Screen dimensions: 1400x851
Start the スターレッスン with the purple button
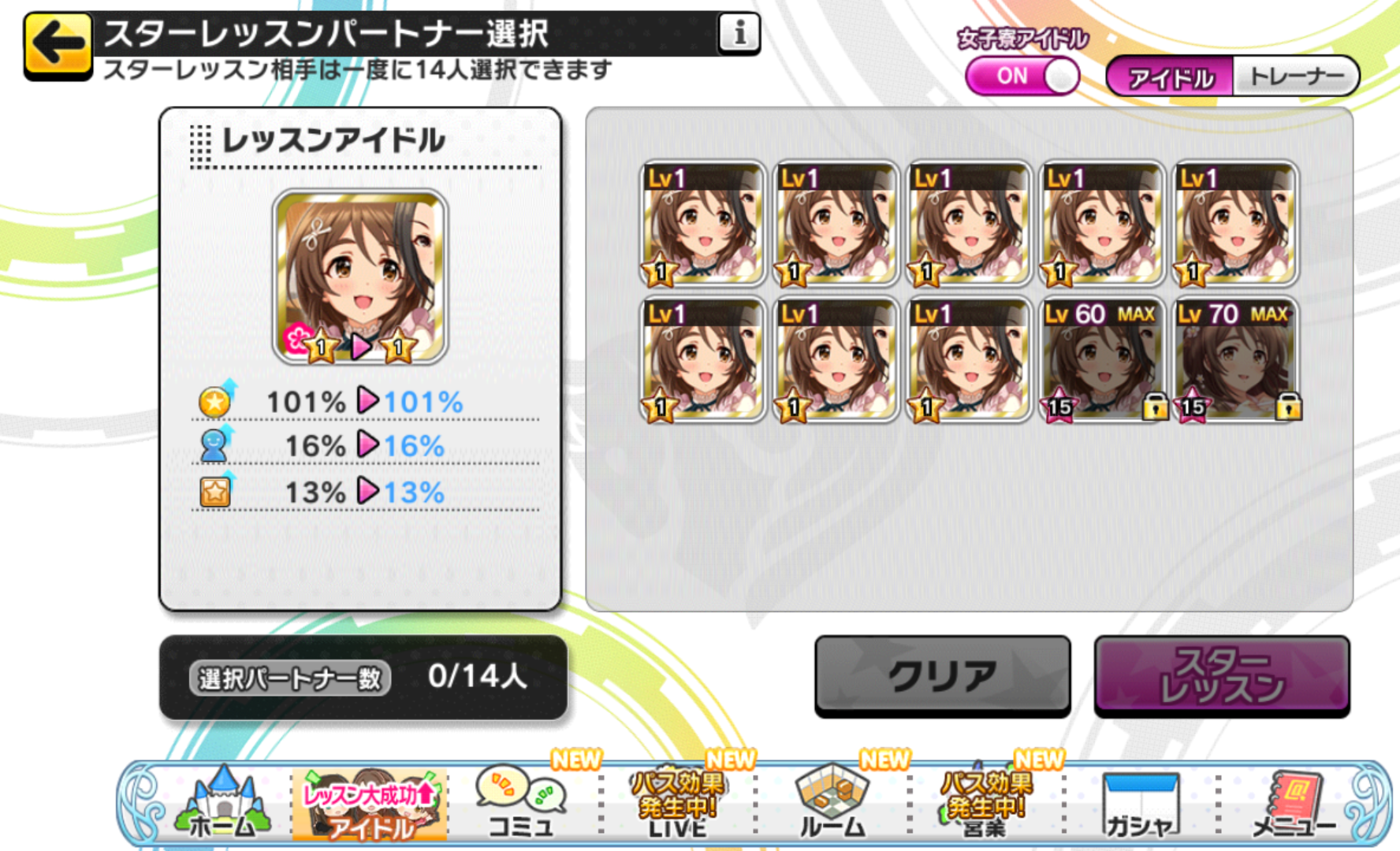coord(1221,675)
